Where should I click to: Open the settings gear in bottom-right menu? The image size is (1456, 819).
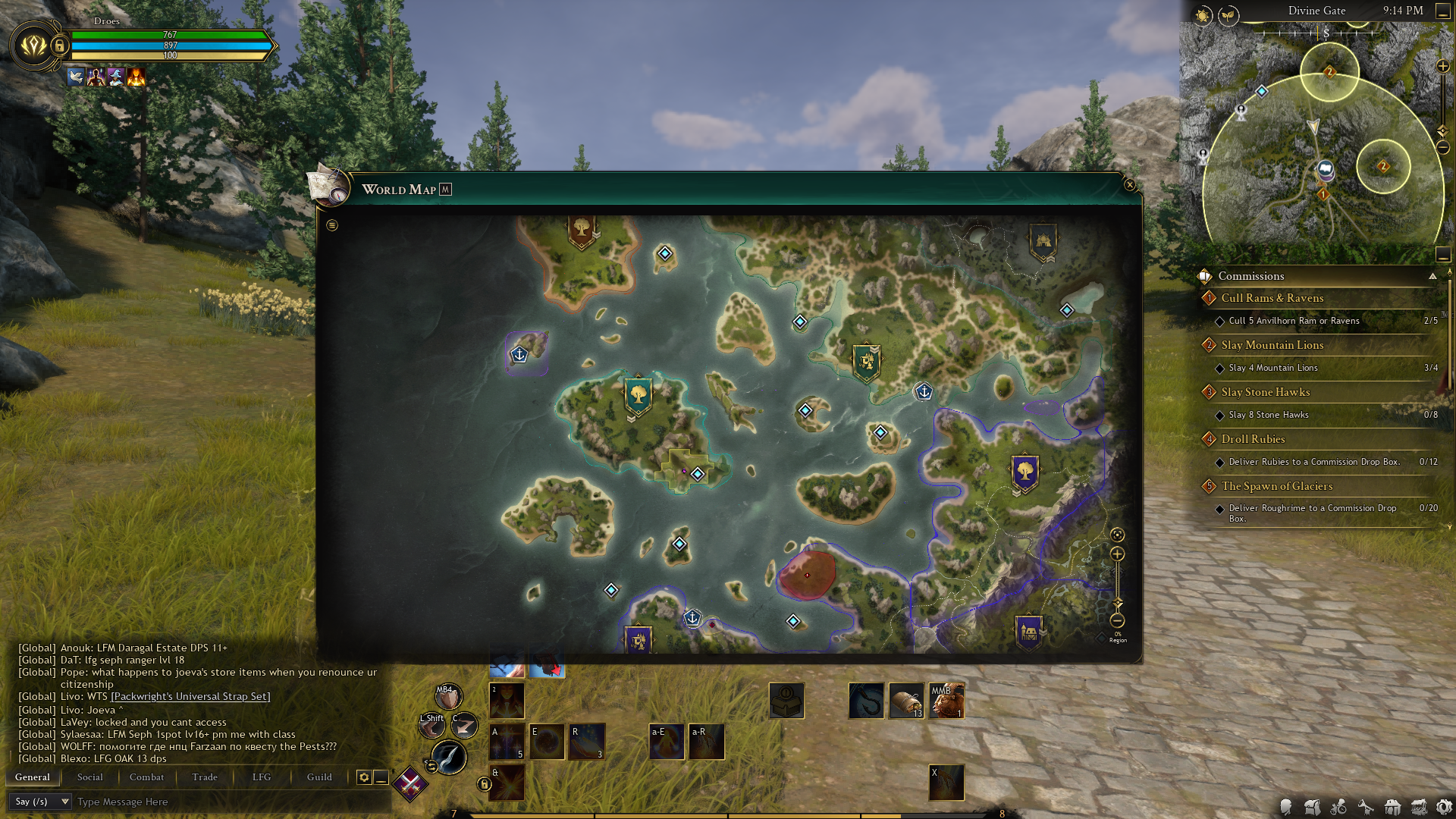point(1444,807)
